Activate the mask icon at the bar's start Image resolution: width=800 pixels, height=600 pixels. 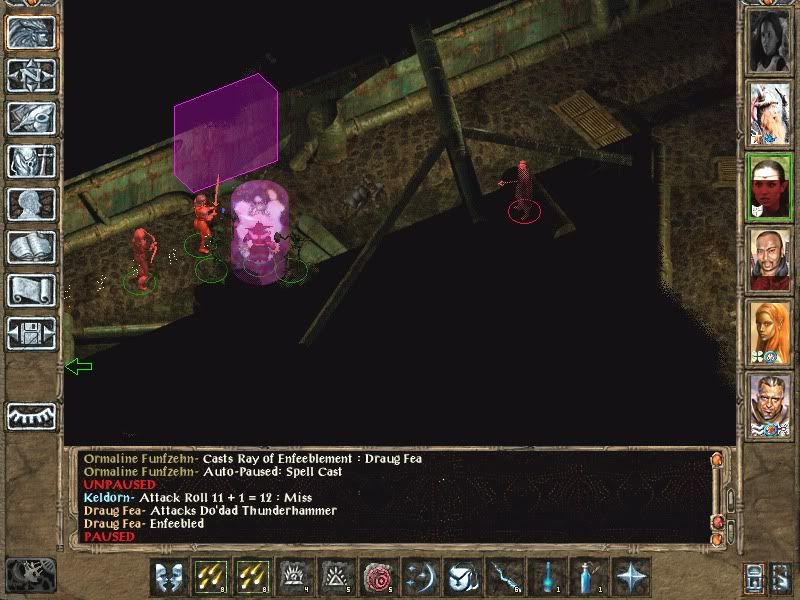click(x=168, y=577)
